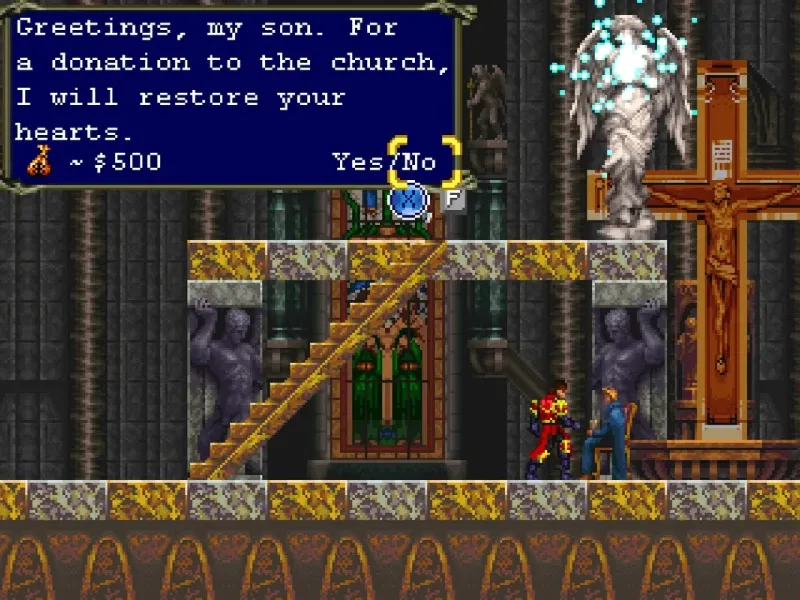Select No to decline the donation
800x600 pixels.
[x=421, y=162]
